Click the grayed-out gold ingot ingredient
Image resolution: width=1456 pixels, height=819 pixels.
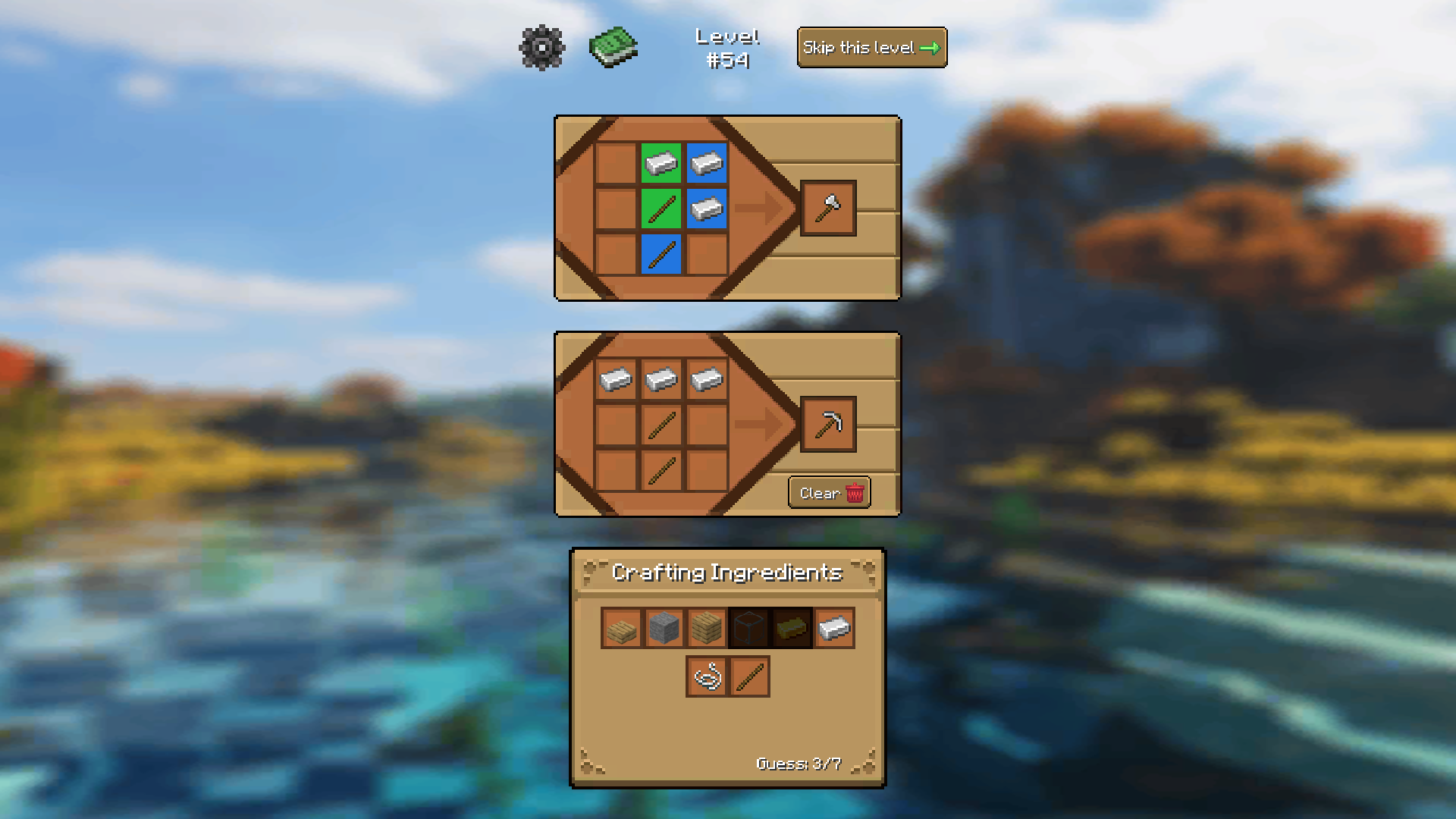pos(792,628)
